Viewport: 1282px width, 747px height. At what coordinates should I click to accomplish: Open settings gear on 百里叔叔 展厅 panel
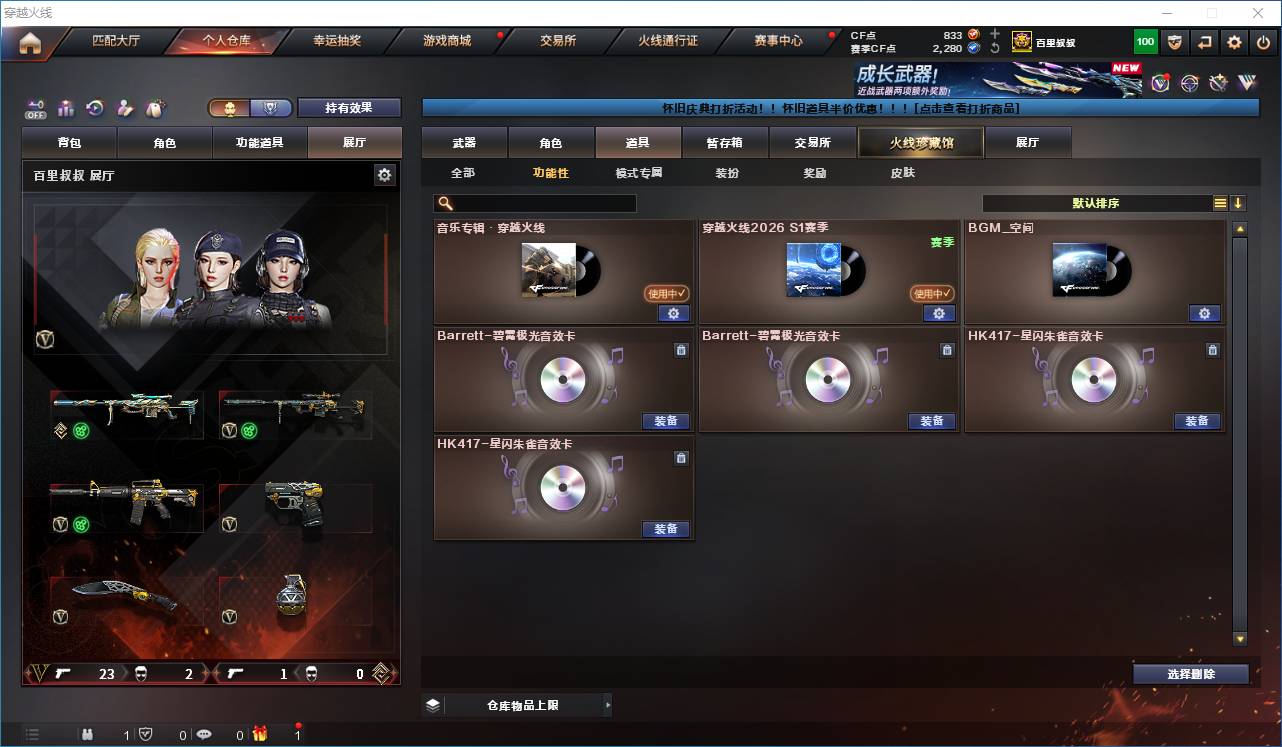pos(385,174)
